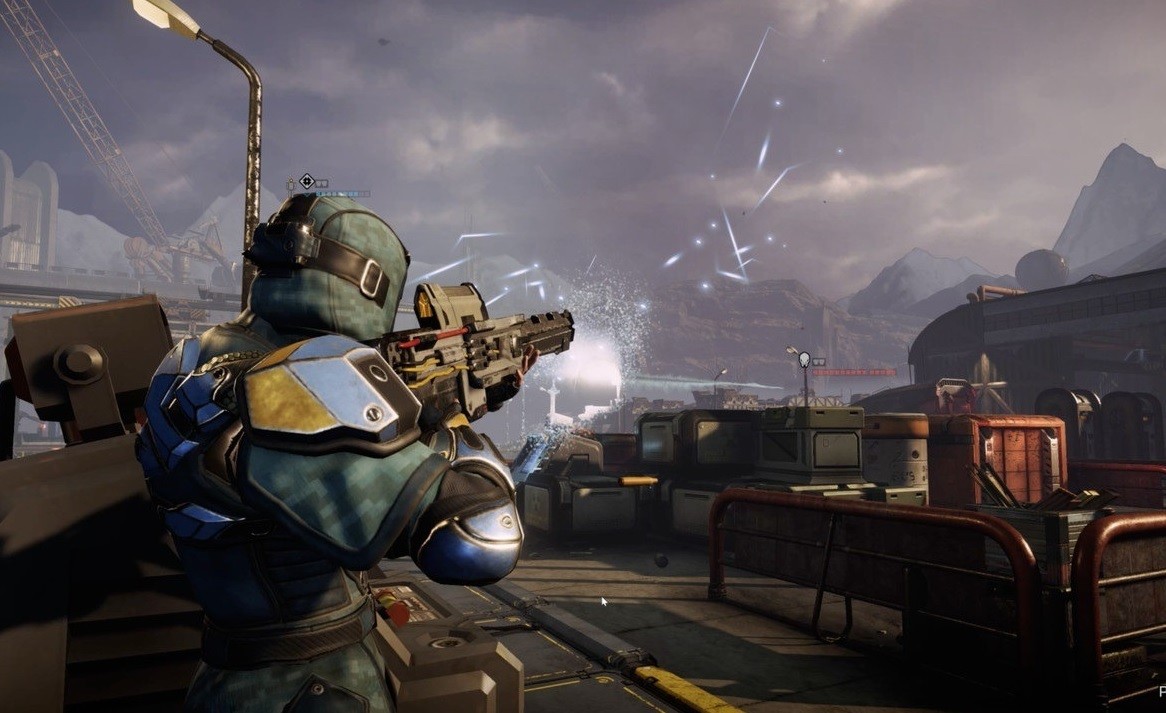Select the enemy skull marker icon
The height and width of the screenshot is (713, 1166).
805,360
